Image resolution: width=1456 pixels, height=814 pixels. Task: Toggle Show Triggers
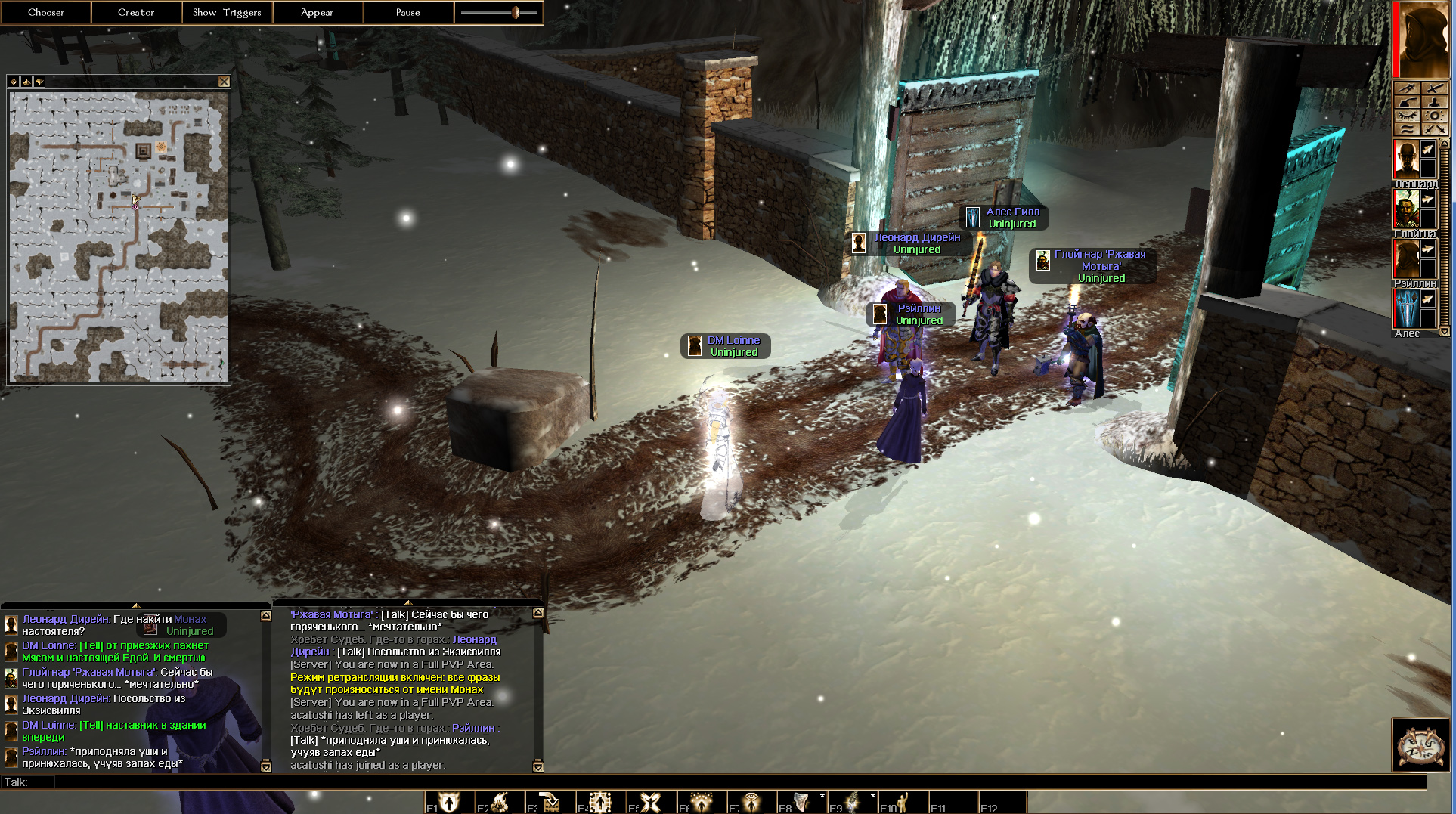click(x=227, y=12)
